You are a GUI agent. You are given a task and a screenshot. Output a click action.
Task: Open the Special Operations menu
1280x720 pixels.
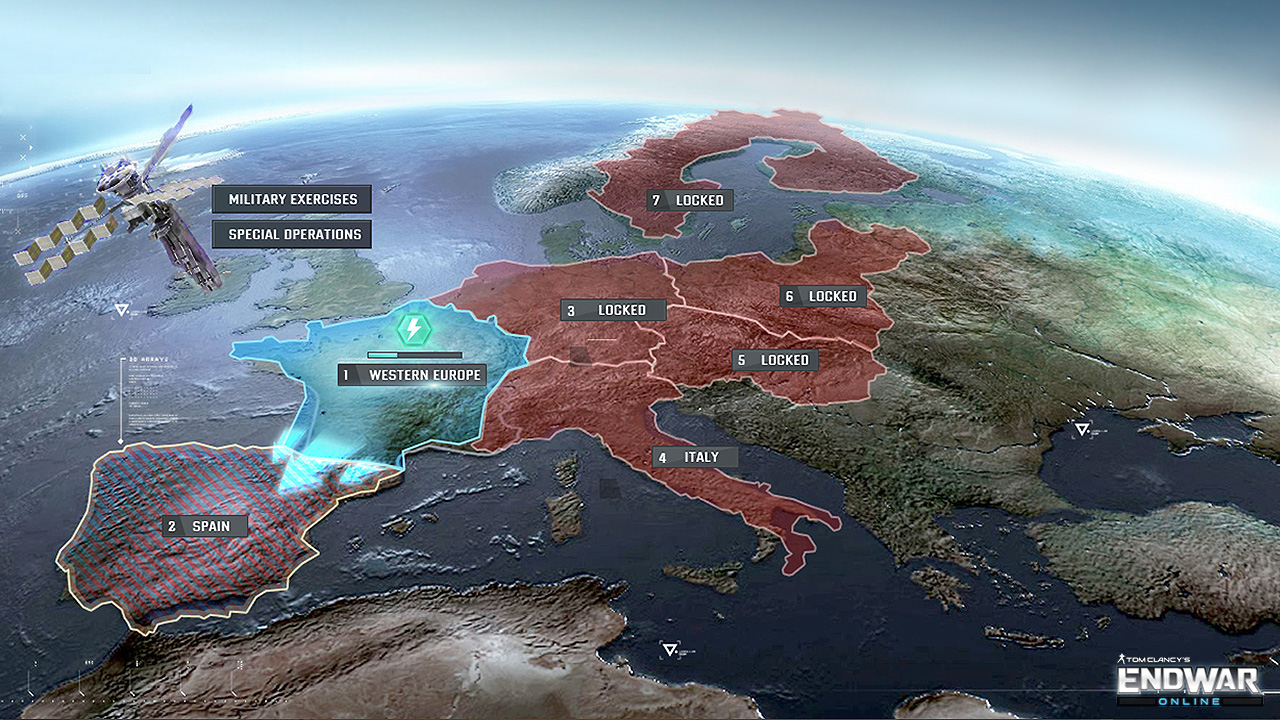coord(290,233)
